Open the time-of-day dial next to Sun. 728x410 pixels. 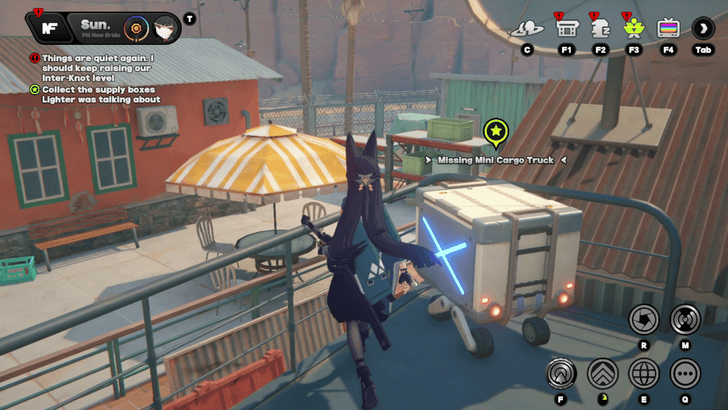tap(135, 27)
